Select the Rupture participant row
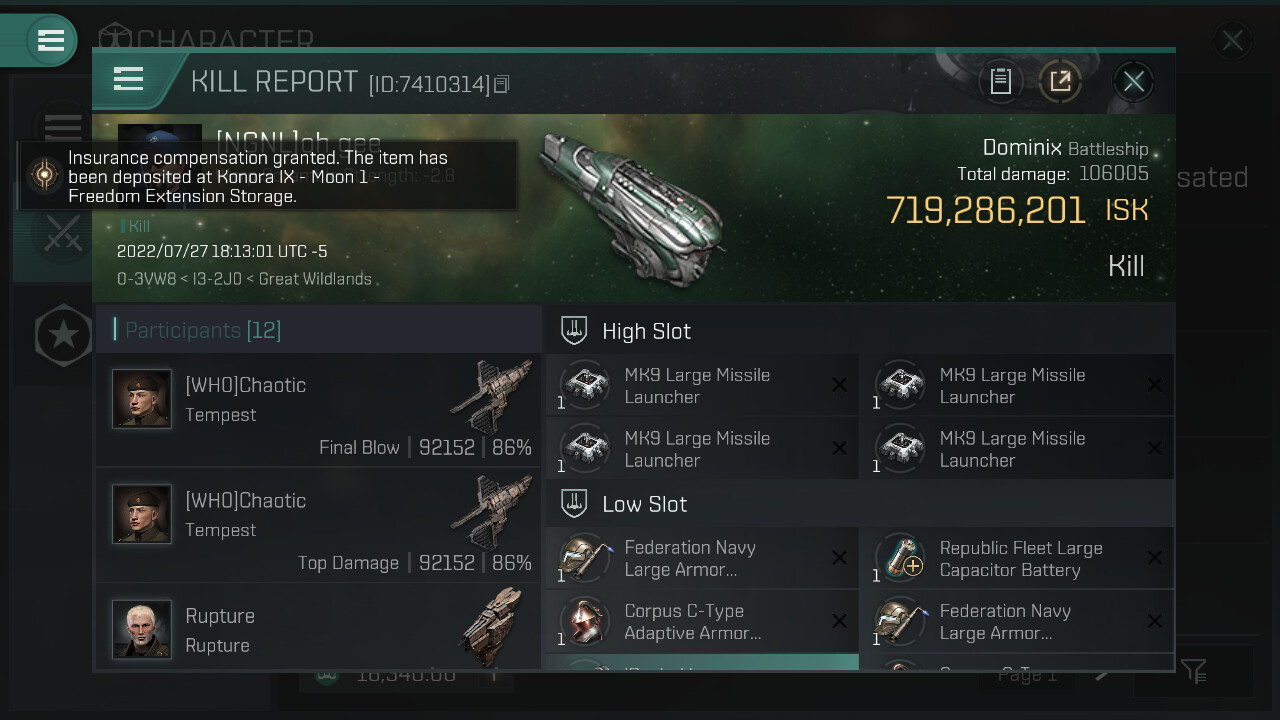 click(x=318, y=630)
